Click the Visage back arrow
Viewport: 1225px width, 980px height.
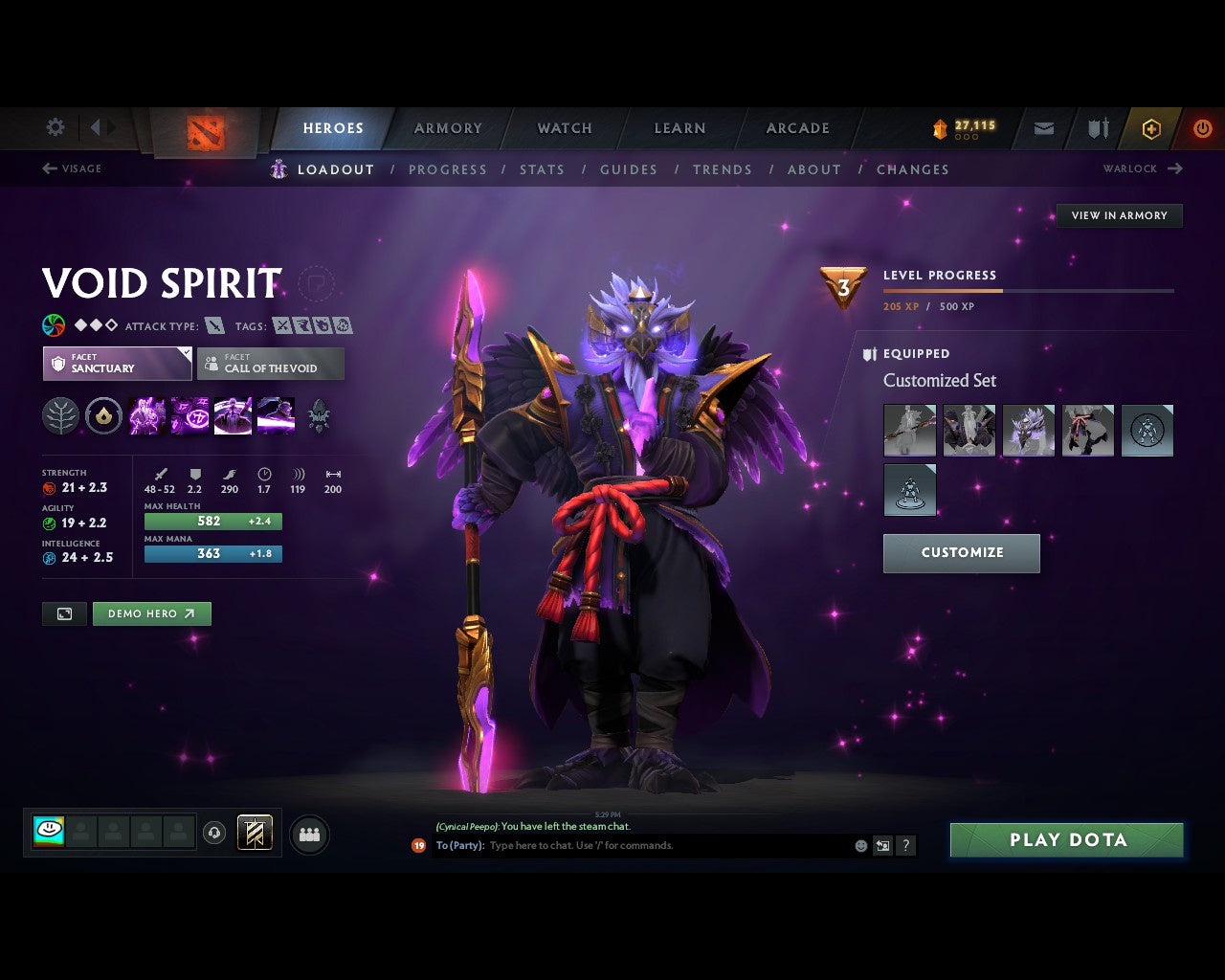[48, 168]
